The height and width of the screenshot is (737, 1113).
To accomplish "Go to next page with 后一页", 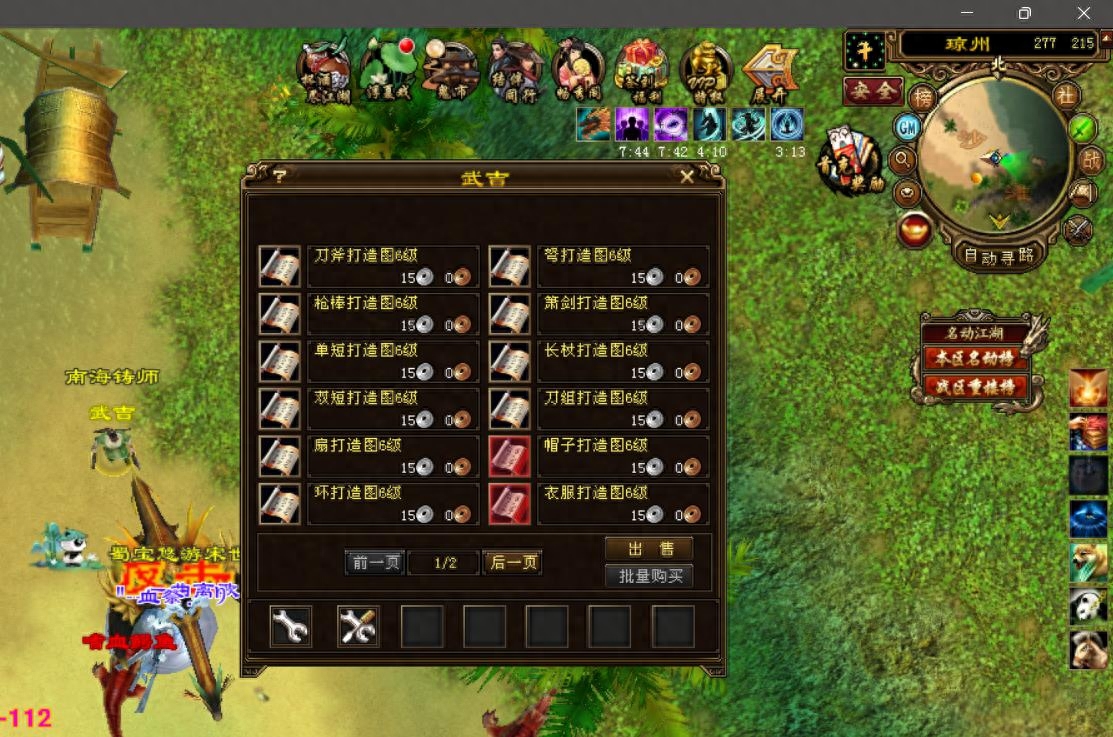I will [512, 563].
